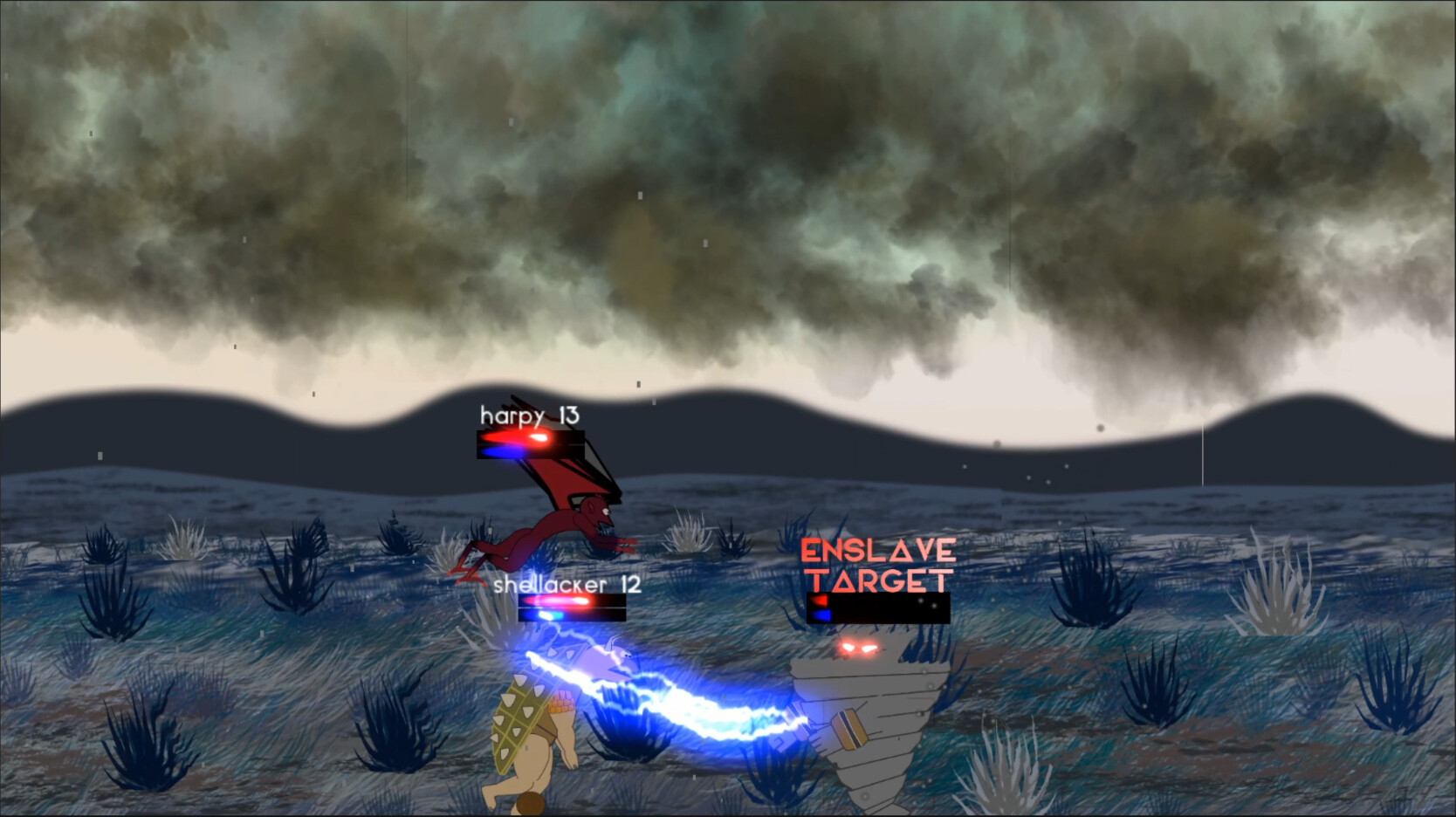Click the harpy 13 nameplate
Viewport: 1456px width, 817px height.
(x=528, y=416)
